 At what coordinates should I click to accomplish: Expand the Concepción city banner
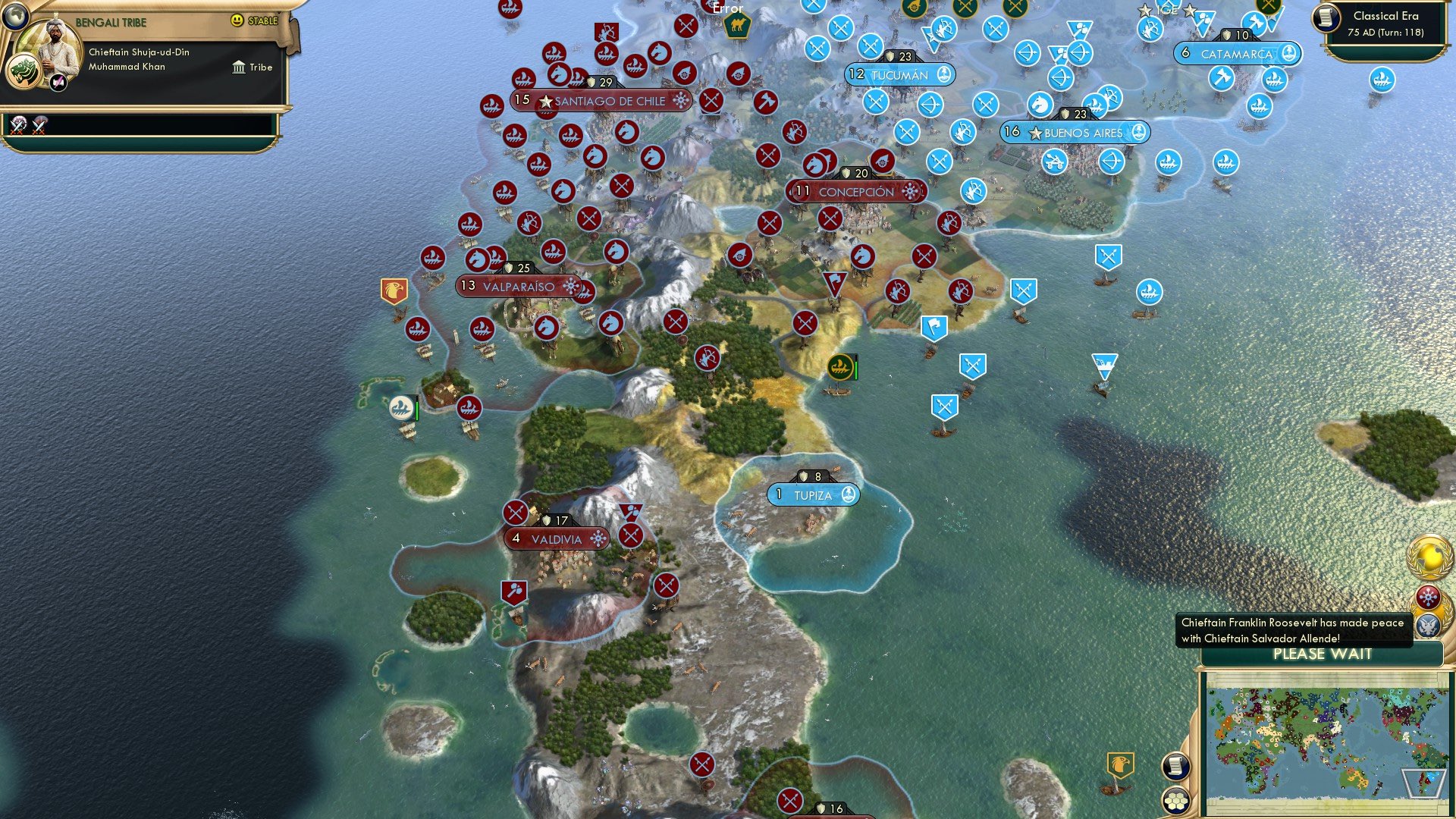(x=856, y=192)
